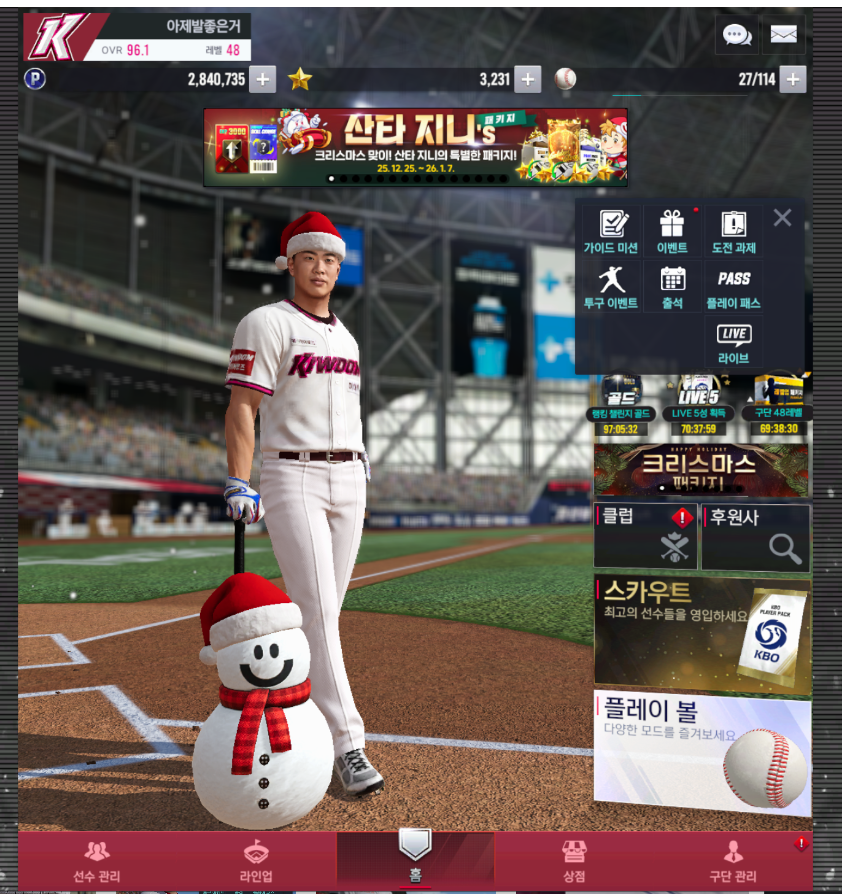Open 가이드 미션 guide missions

[x=611, y=232]
